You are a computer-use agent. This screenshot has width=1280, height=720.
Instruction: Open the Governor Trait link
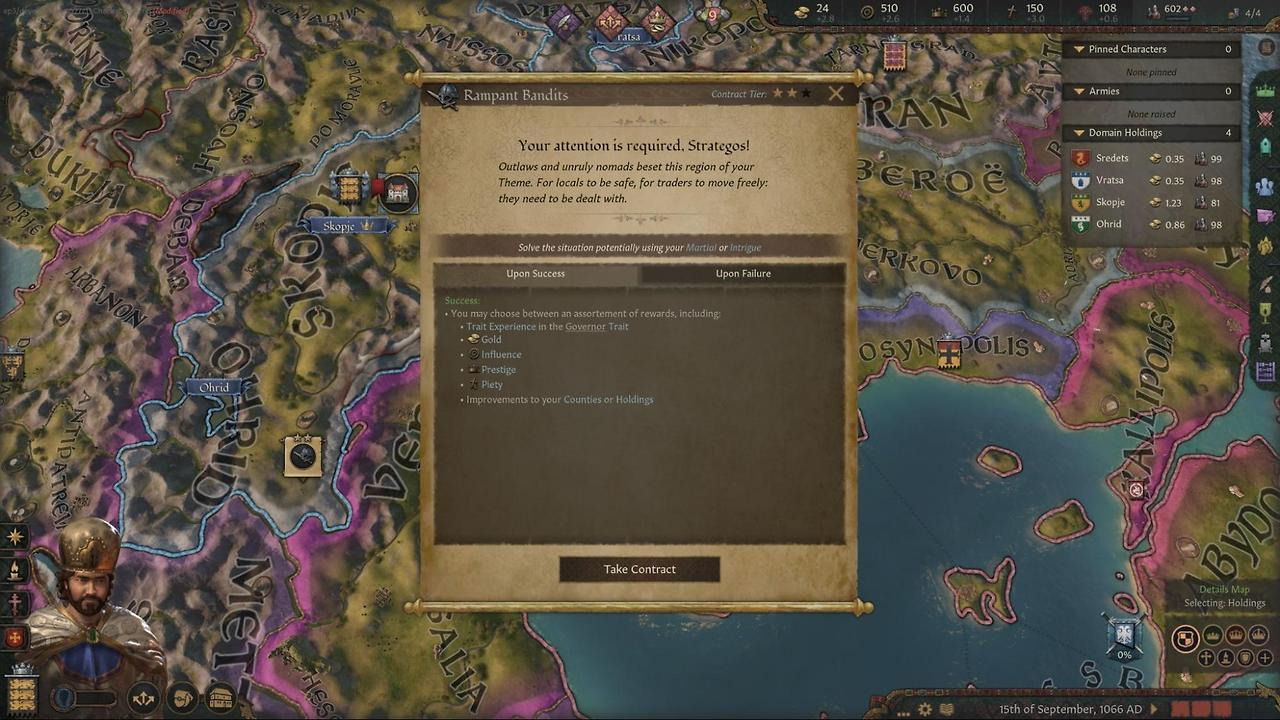[x=596, y=327]
